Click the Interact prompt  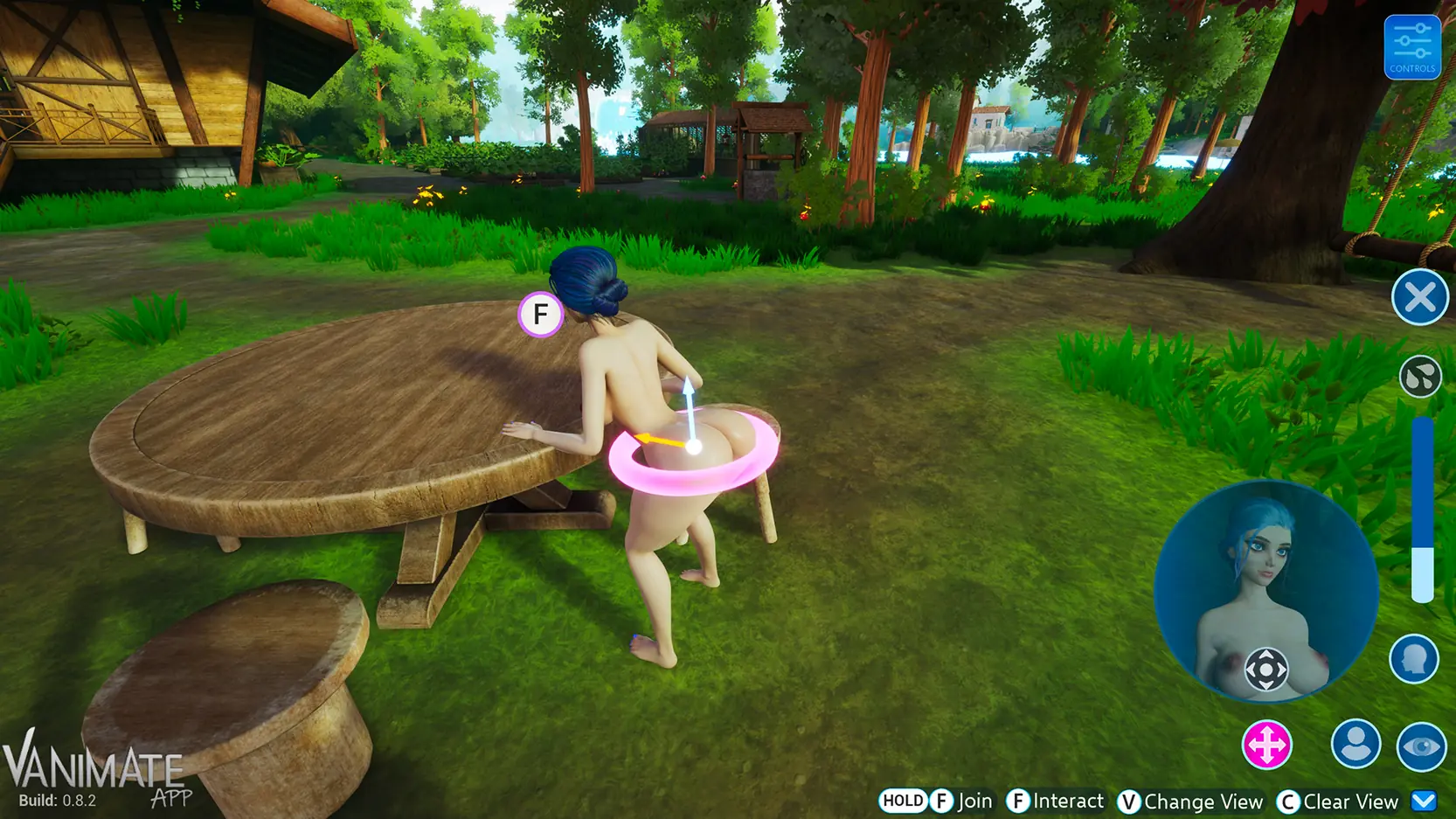1068,800
